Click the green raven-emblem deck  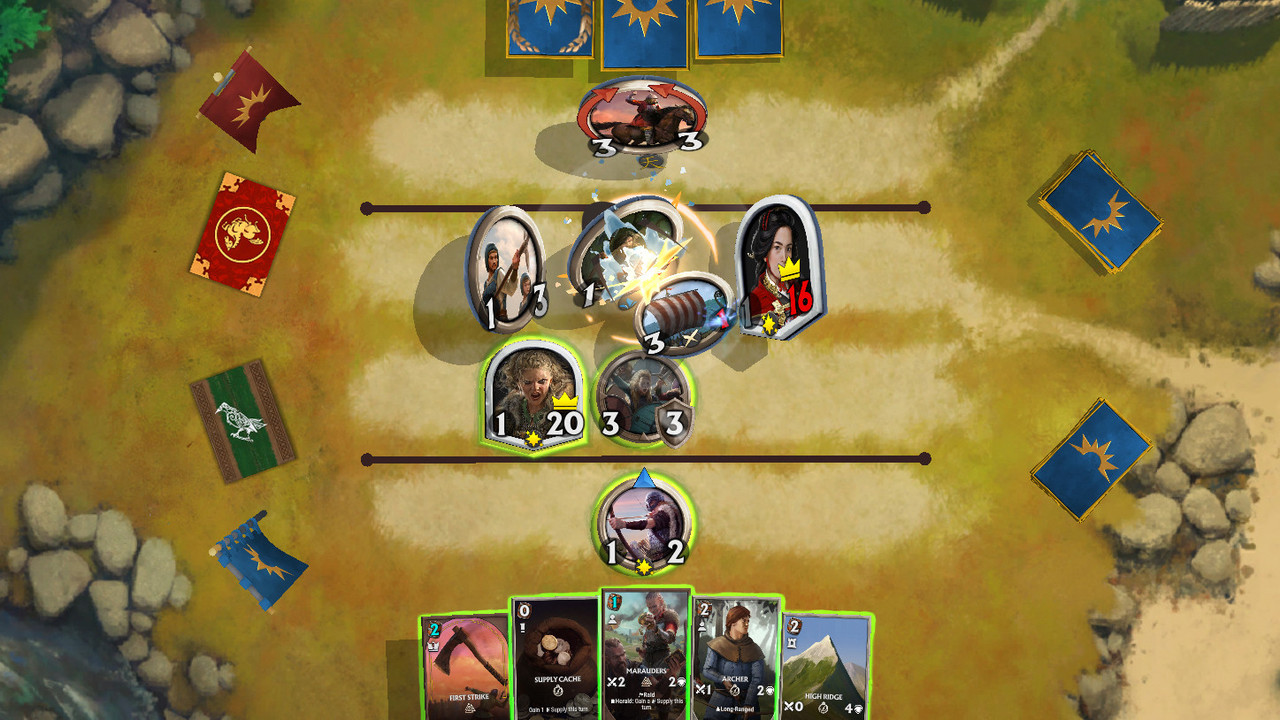(x=243, y=419)
